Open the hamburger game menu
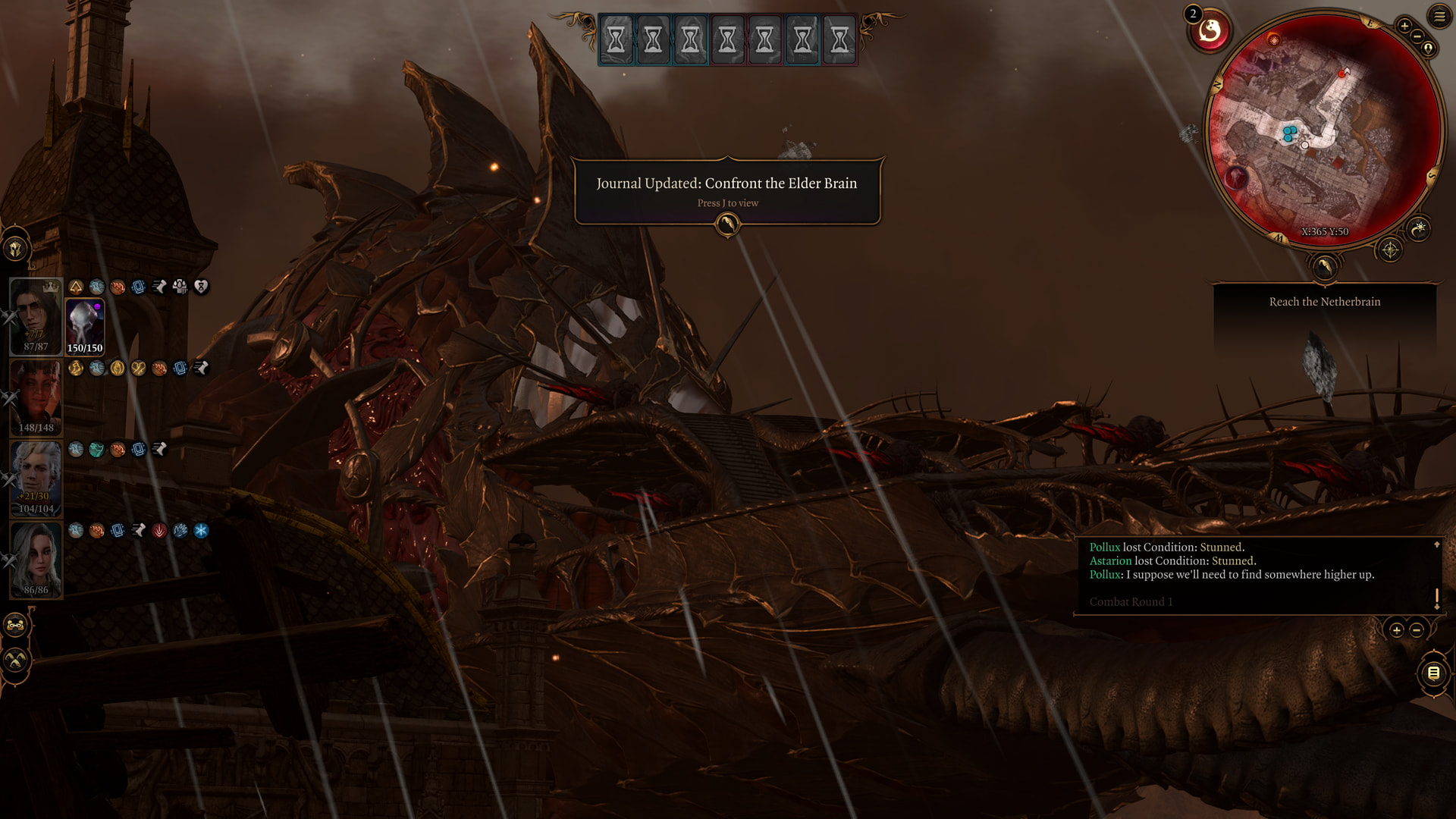This screenshot has height=819, width=1456. click(x=1439, y=16)
